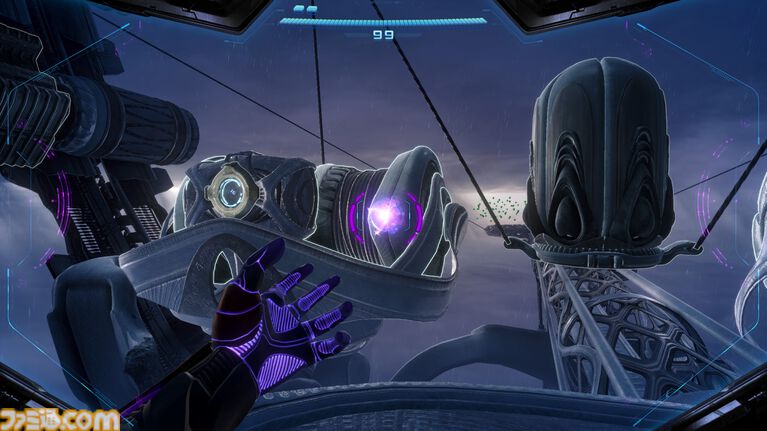Target the glowing purple orb inside the reticle
The image size is (767, 431).
(x=386, y=214)
